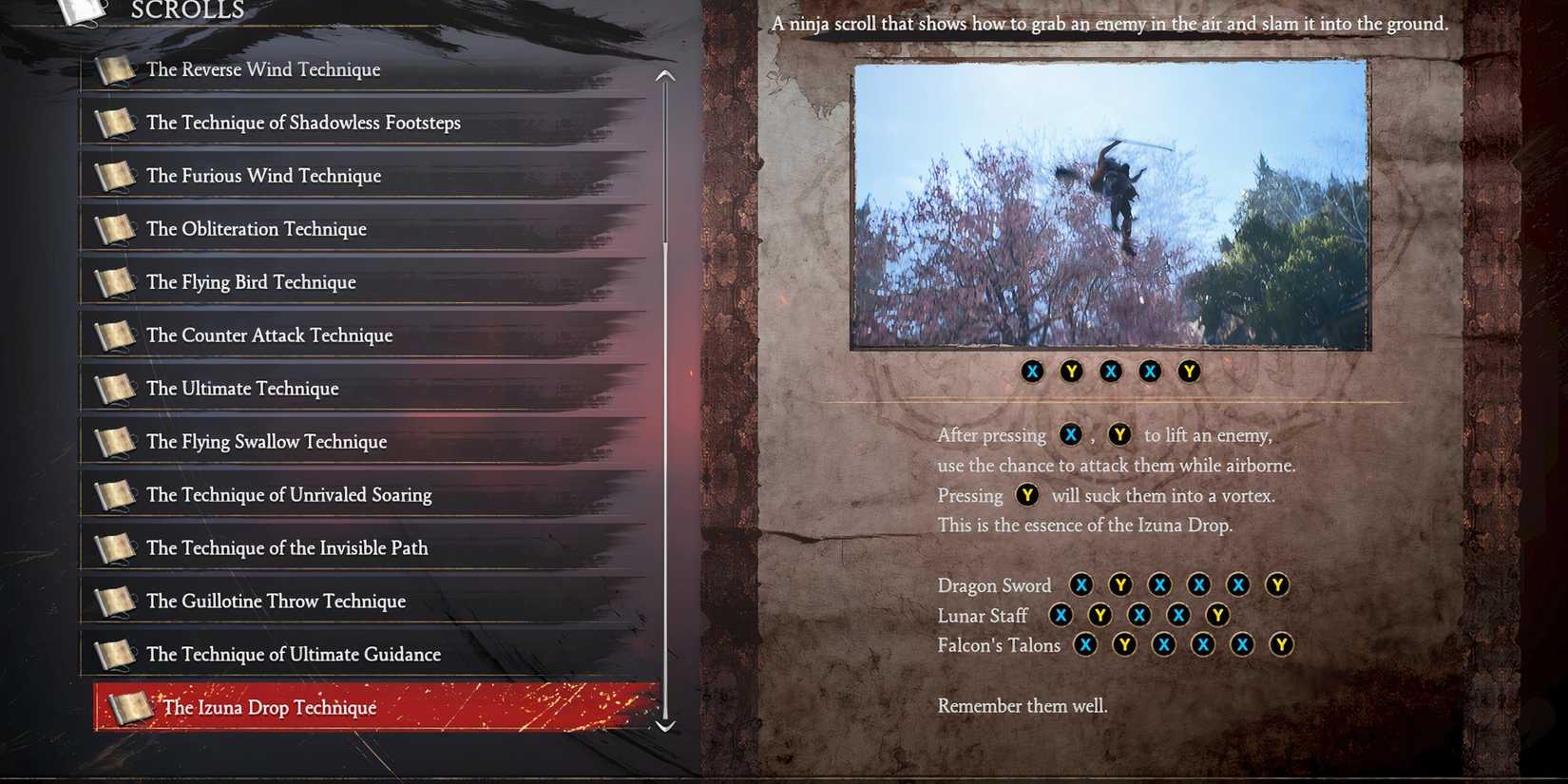This screenshot has width=1568, height=784.
Task: Click the last Y icon in the Falcon's Talons combo
Action: point(1281,644)
